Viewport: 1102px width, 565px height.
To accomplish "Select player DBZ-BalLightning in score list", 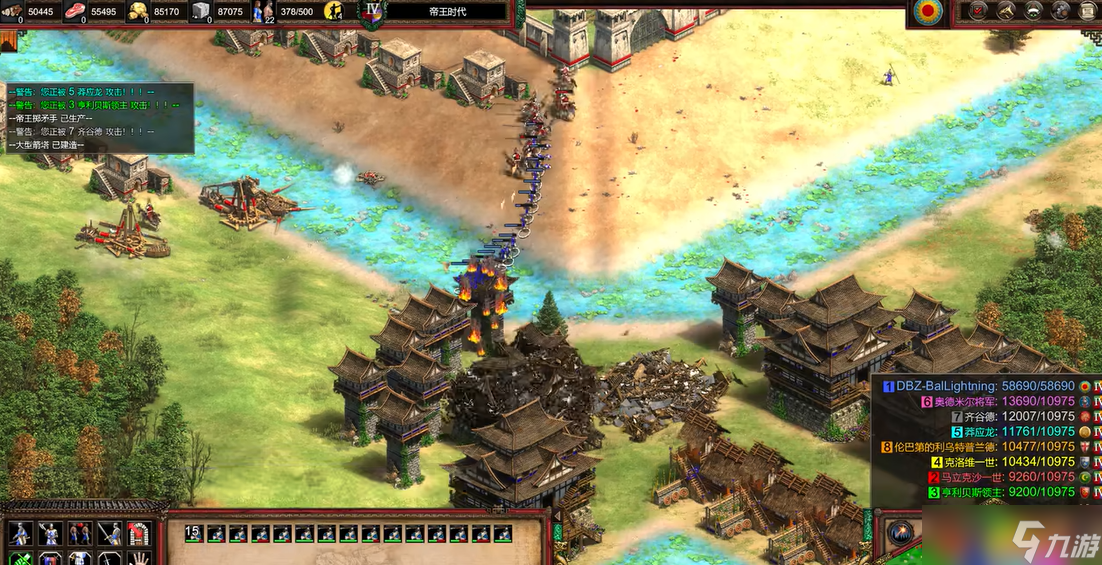I will click(x=939, y=386).
